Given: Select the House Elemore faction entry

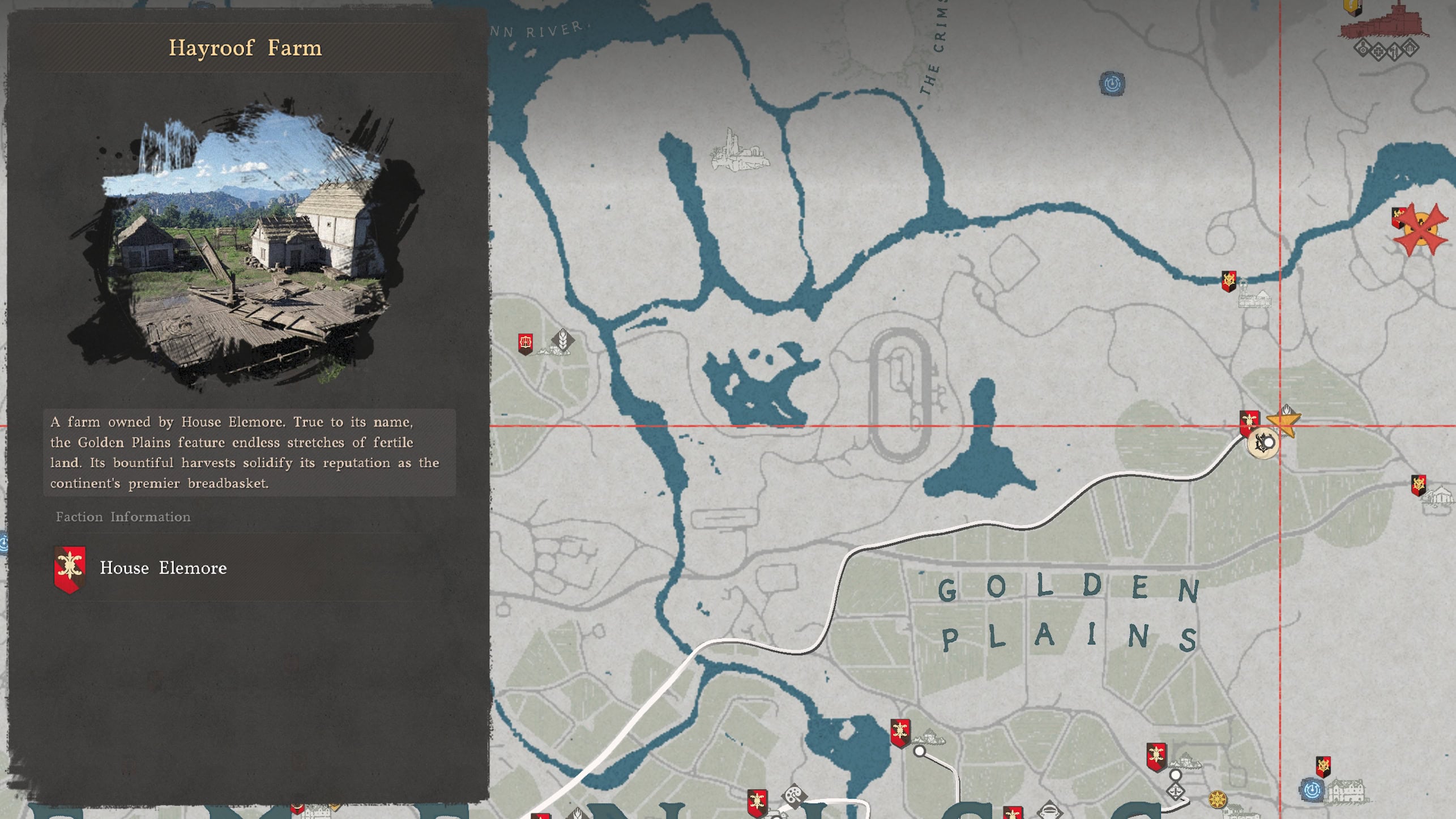Looking at the screenshot, I should click(x=163, y=568).
